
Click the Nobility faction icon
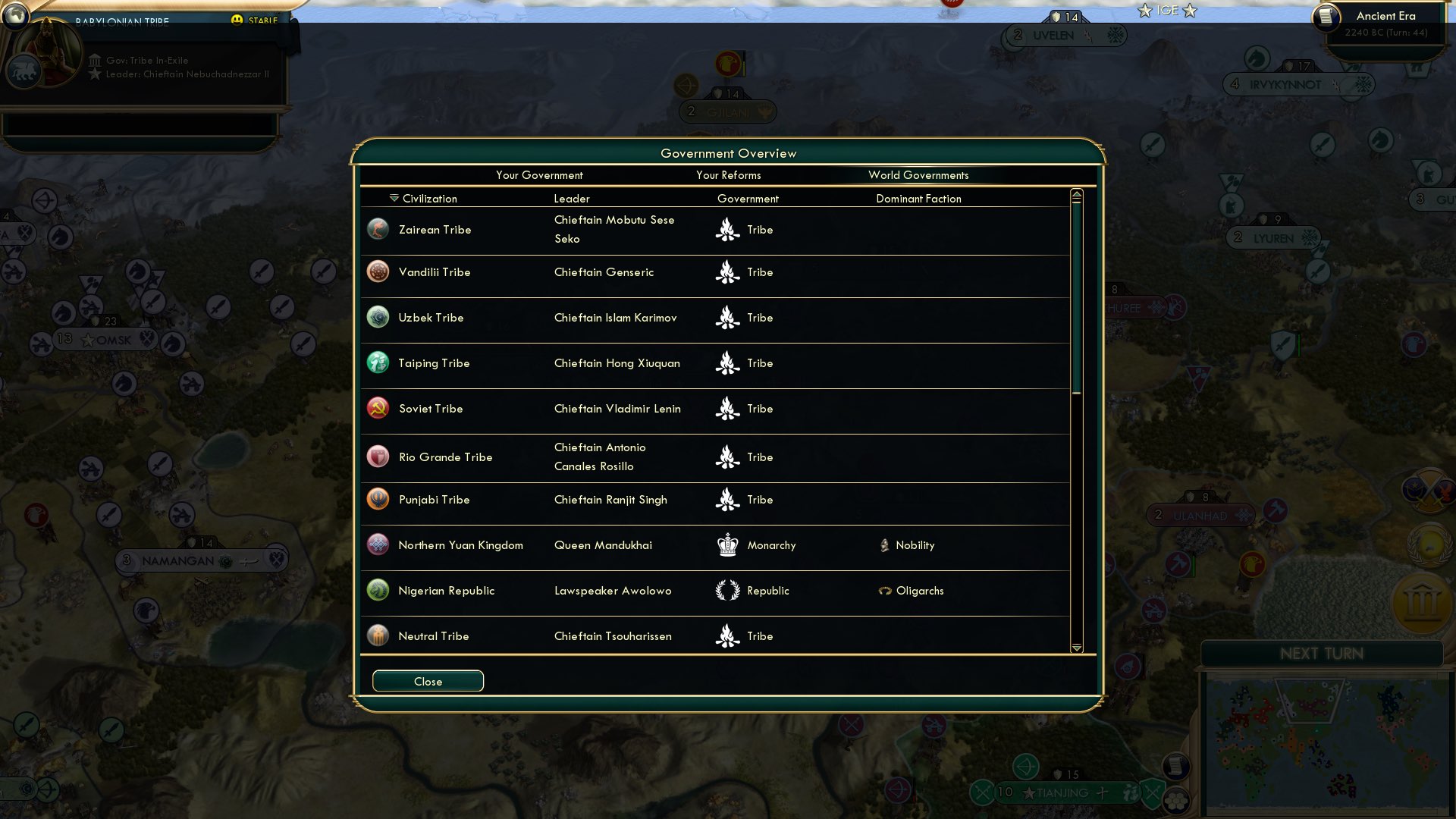pos(885,545)
